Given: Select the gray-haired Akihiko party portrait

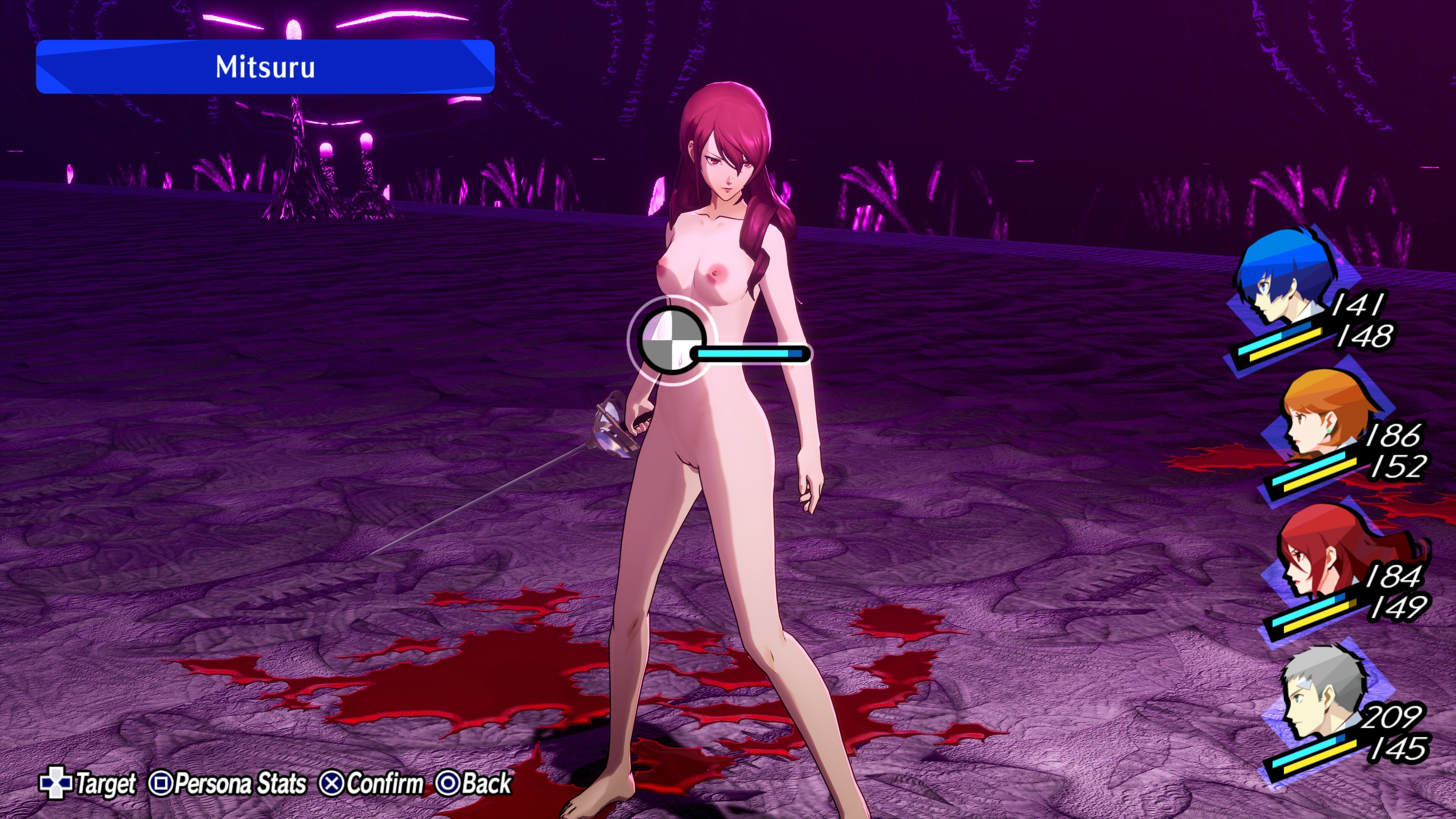Looking at the screenshot, I should tap(1320, 695).
